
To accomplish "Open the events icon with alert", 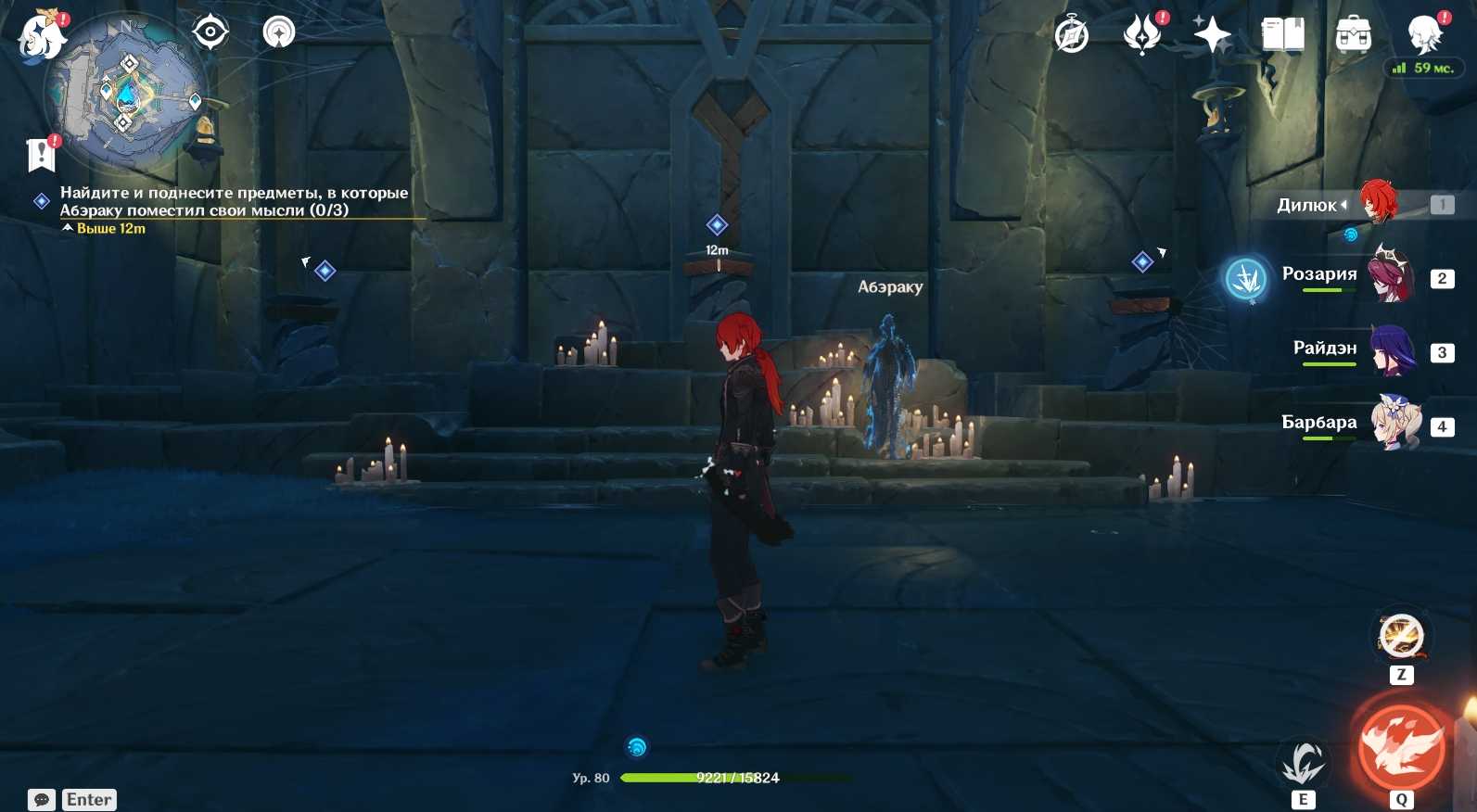I will point(1142,35).
